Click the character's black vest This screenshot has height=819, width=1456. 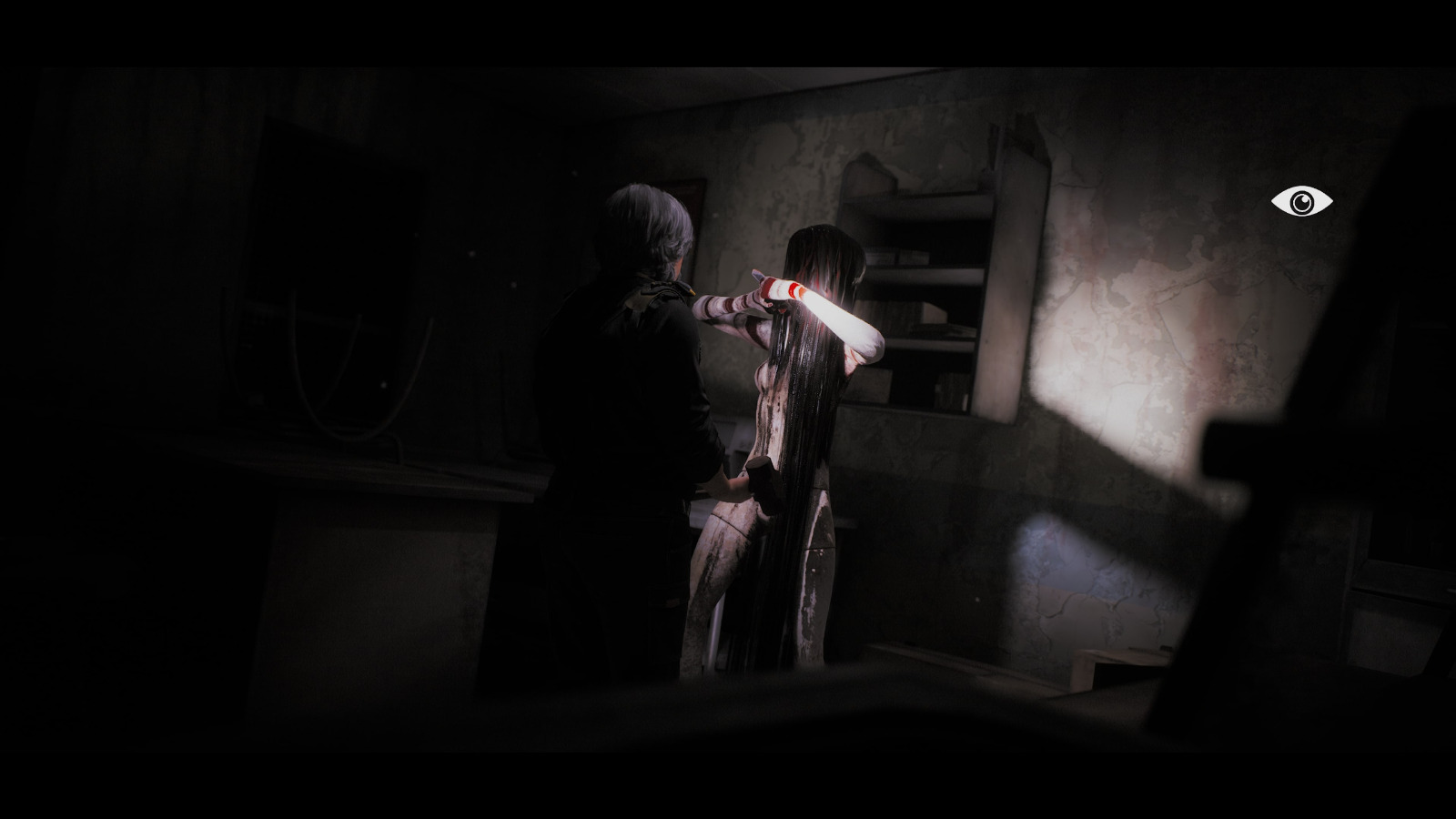coord(628,382)
